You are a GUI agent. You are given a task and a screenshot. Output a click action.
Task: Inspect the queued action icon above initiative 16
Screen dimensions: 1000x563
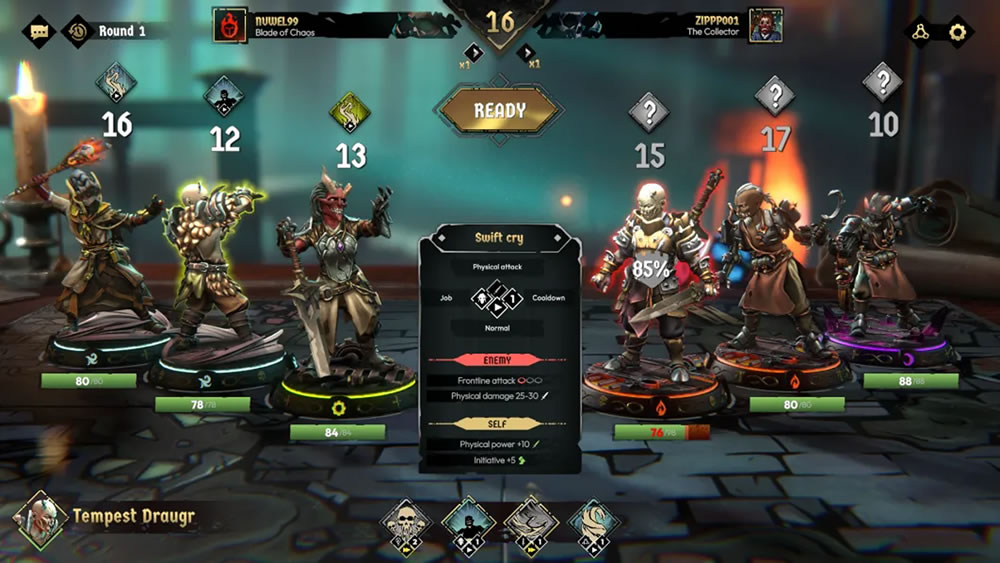tap(117, 81)
